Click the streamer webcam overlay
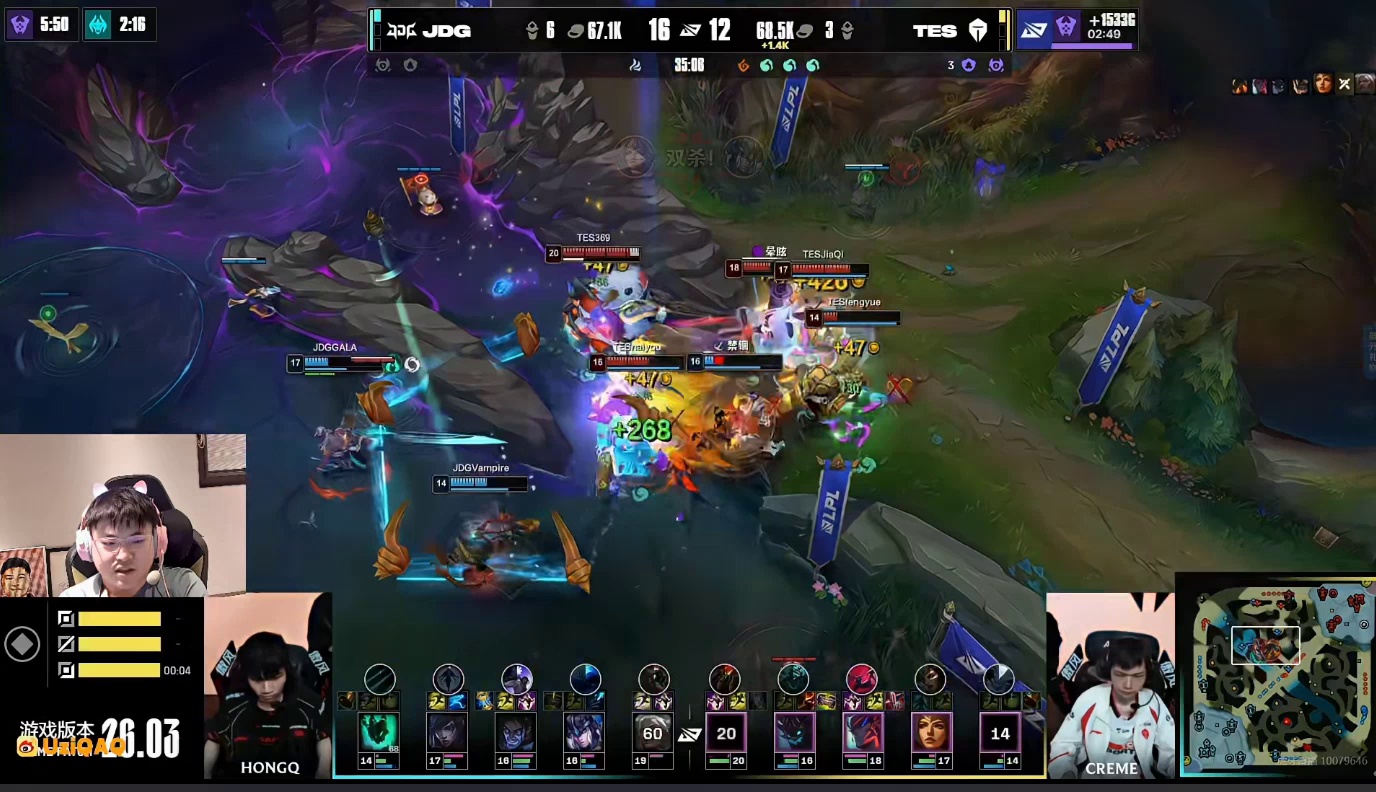1376x792 pixels. (122, 515)
